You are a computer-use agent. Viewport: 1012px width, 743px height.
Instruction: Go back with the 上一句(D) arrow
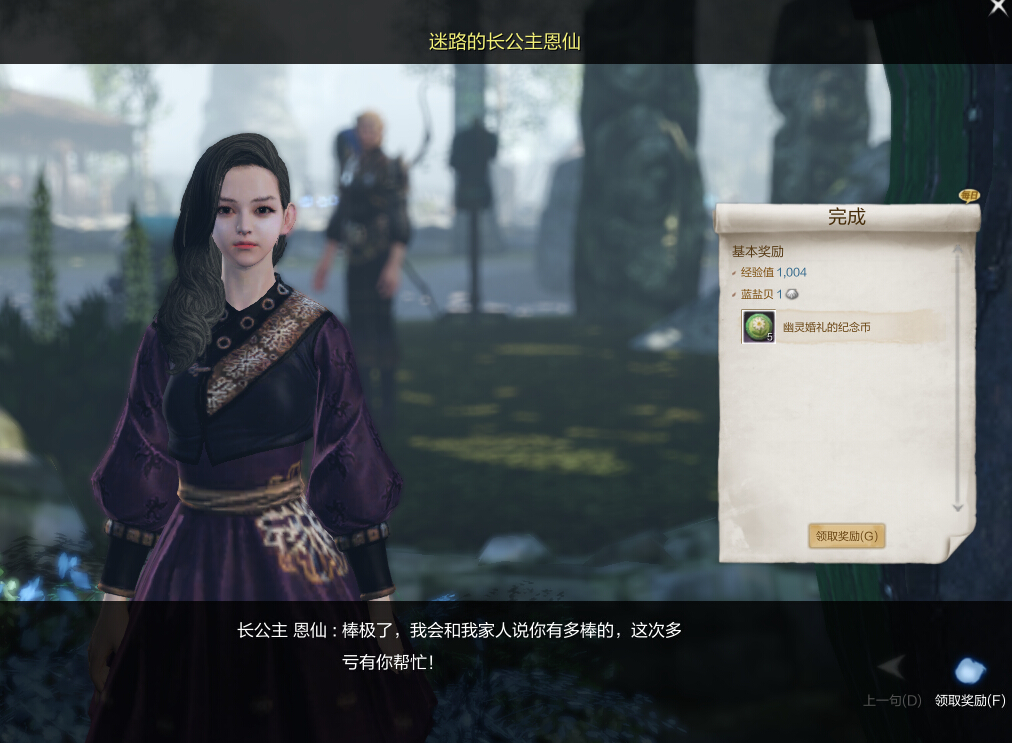point(891,668)
